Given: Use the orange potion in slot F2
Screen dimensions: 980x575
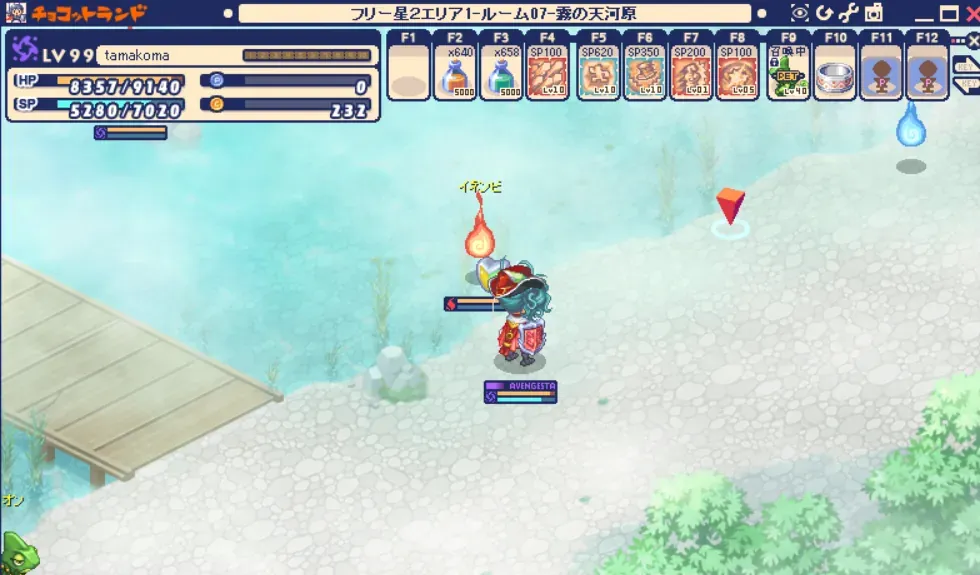Looking at the screenshot, I should click(457, 74).
